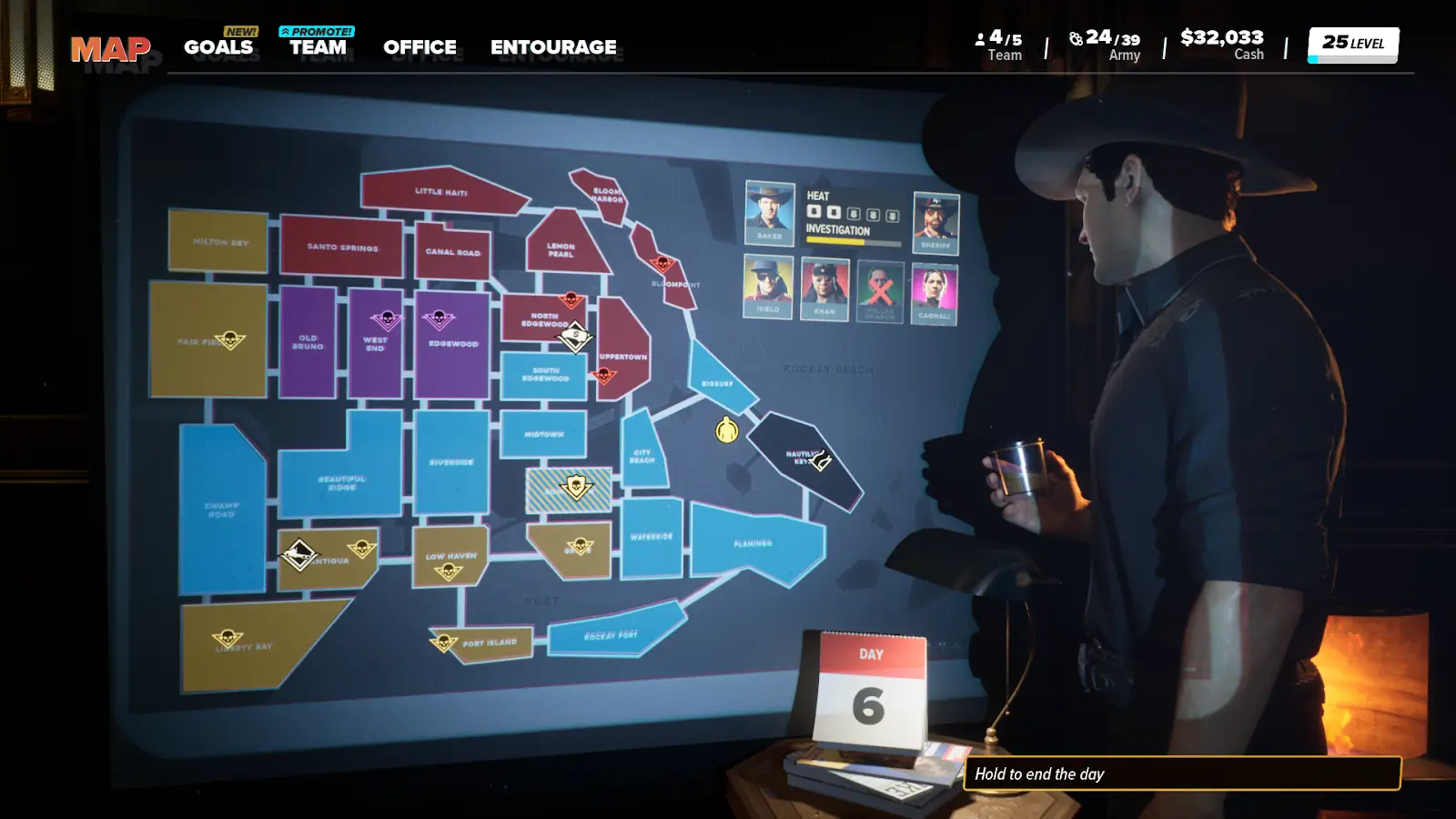Viewport: 1456px width, 819px height.
Task: Select the Flamingo district
Action: tap(753, 543)
